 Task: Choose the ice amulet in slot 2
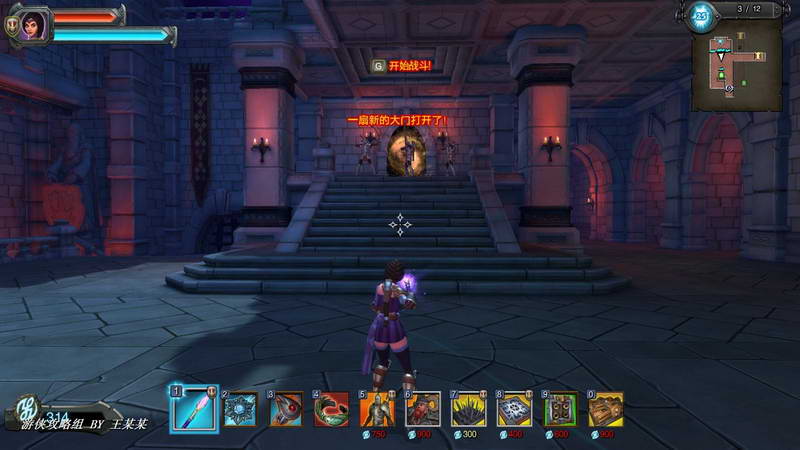[241, 409]
